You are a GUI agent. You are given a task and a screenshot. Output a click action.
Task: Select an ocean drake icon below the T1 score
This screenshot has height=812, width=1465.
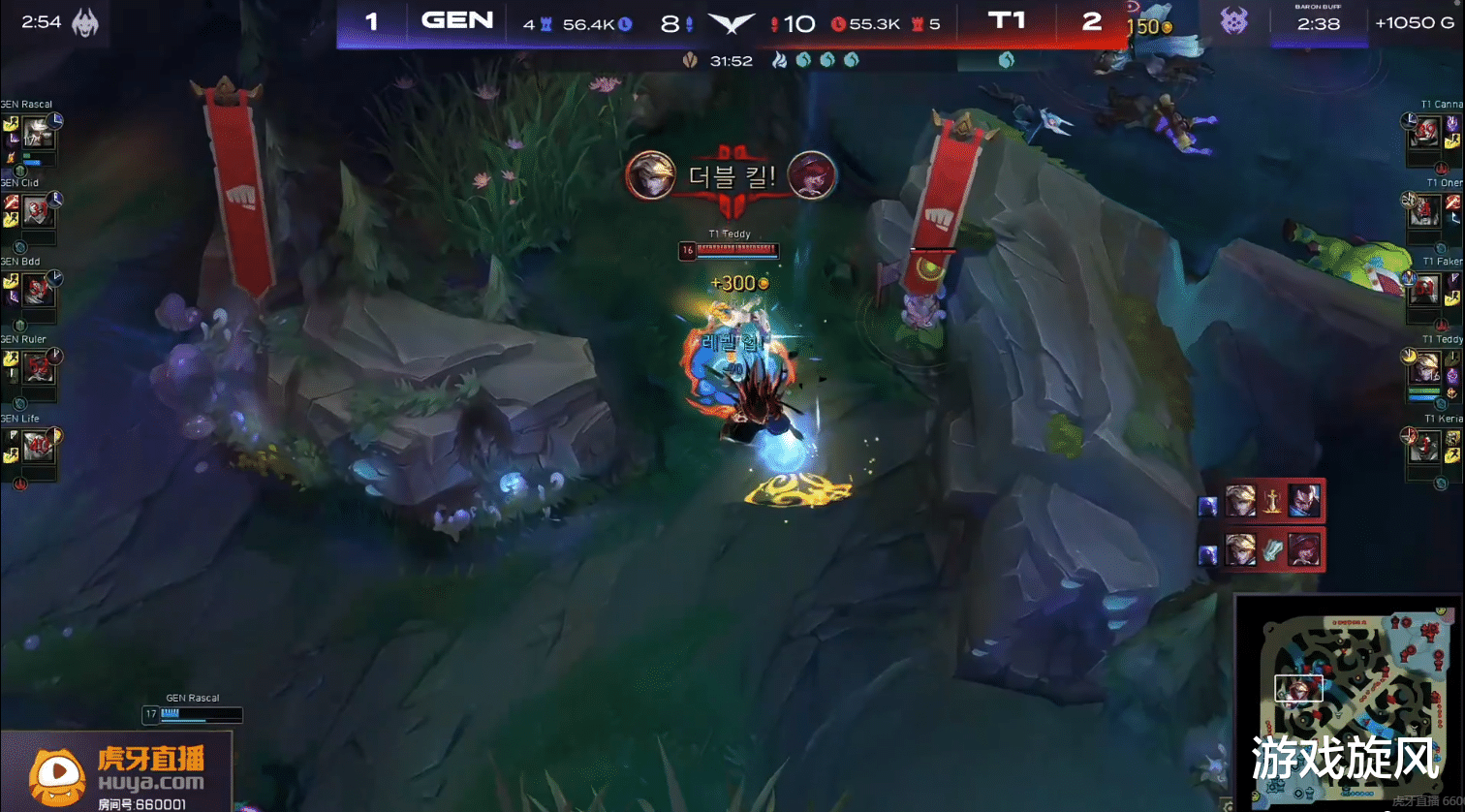click(1008, 60)
